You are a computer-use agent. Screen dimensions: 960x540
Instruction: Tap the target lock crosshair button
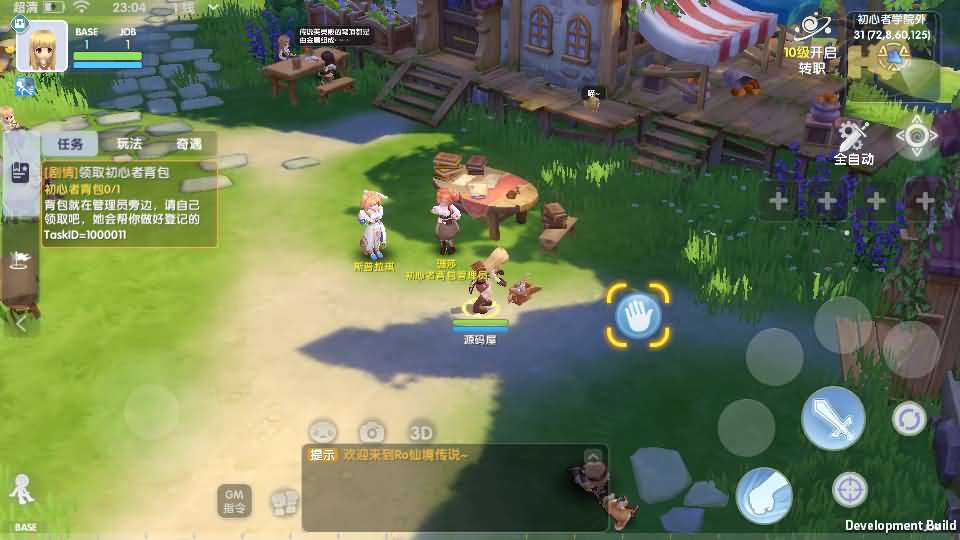pyautogui.click(x=850, y=489)
